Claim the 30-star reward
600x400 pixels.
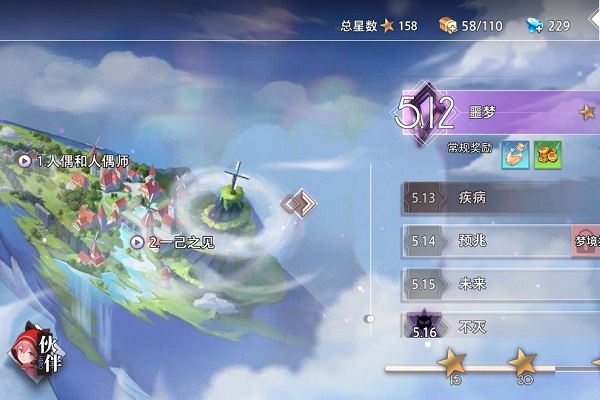point(523,362)
